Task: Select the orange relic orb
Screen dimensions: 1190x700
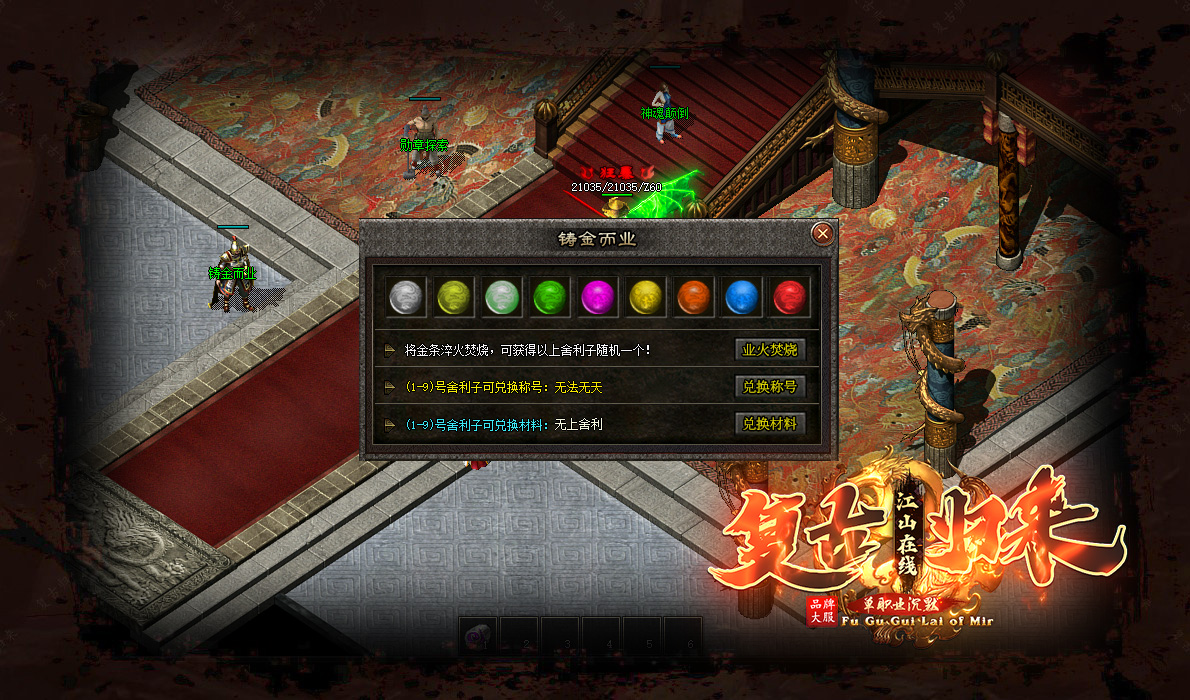Action: pos(693,297)
